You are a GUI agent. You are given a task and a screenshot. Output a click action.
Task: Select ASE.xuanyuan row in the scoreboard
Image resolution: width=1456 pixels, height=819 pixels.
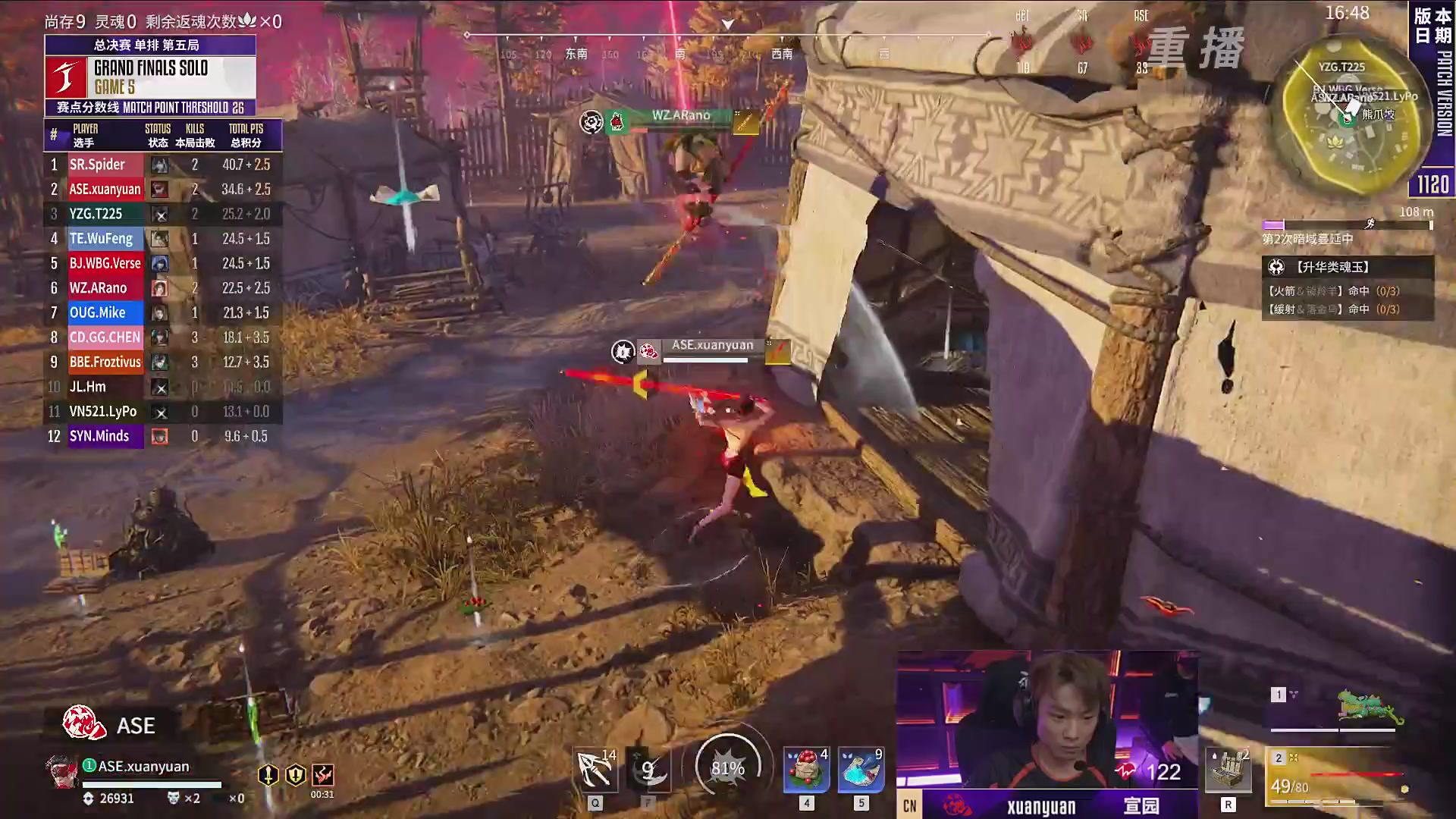tap(163, 189)
